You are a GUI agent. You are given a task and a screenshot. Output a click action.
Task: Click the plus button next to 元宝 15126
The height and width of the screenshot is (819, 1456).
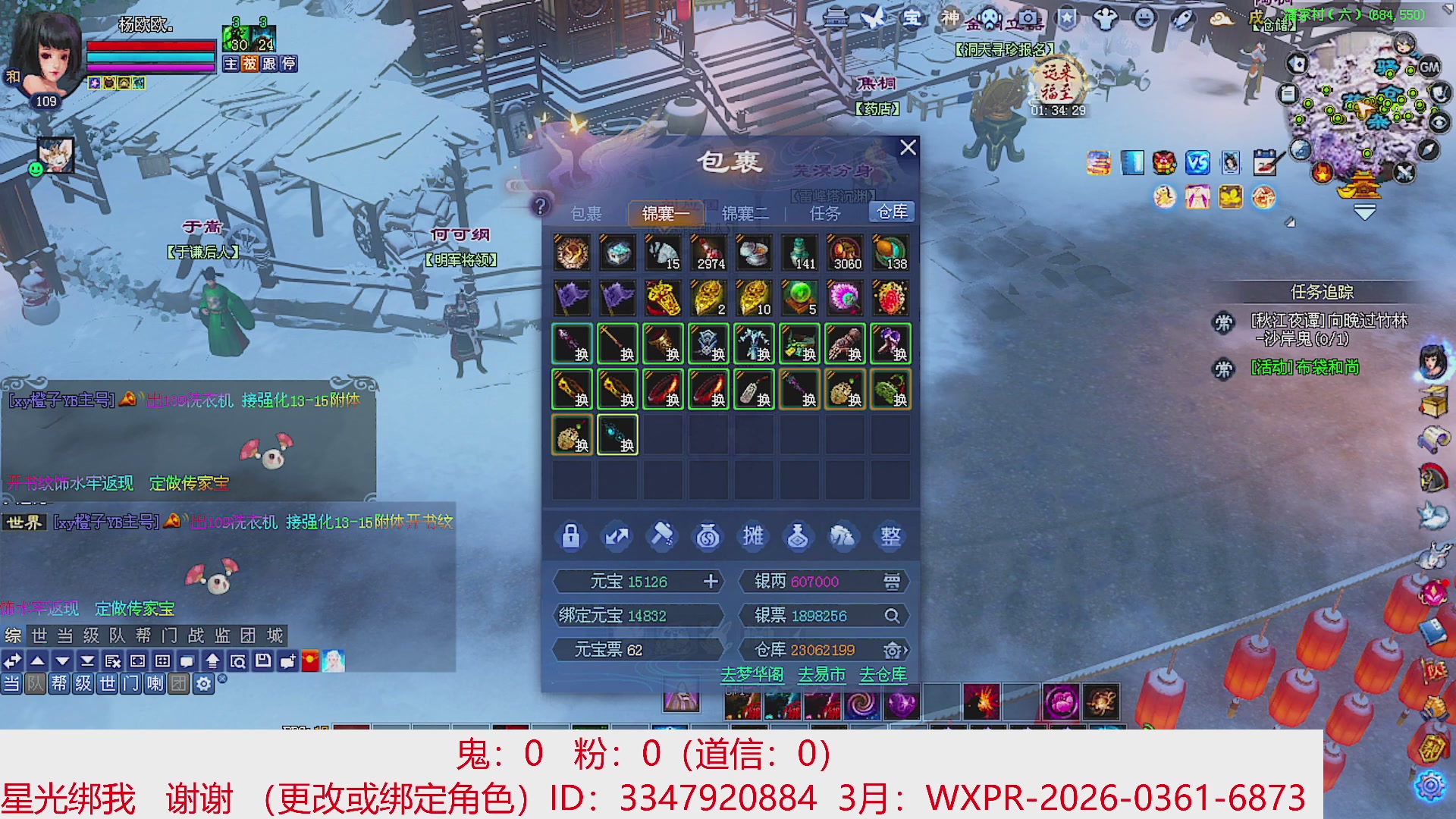point(711,582)
